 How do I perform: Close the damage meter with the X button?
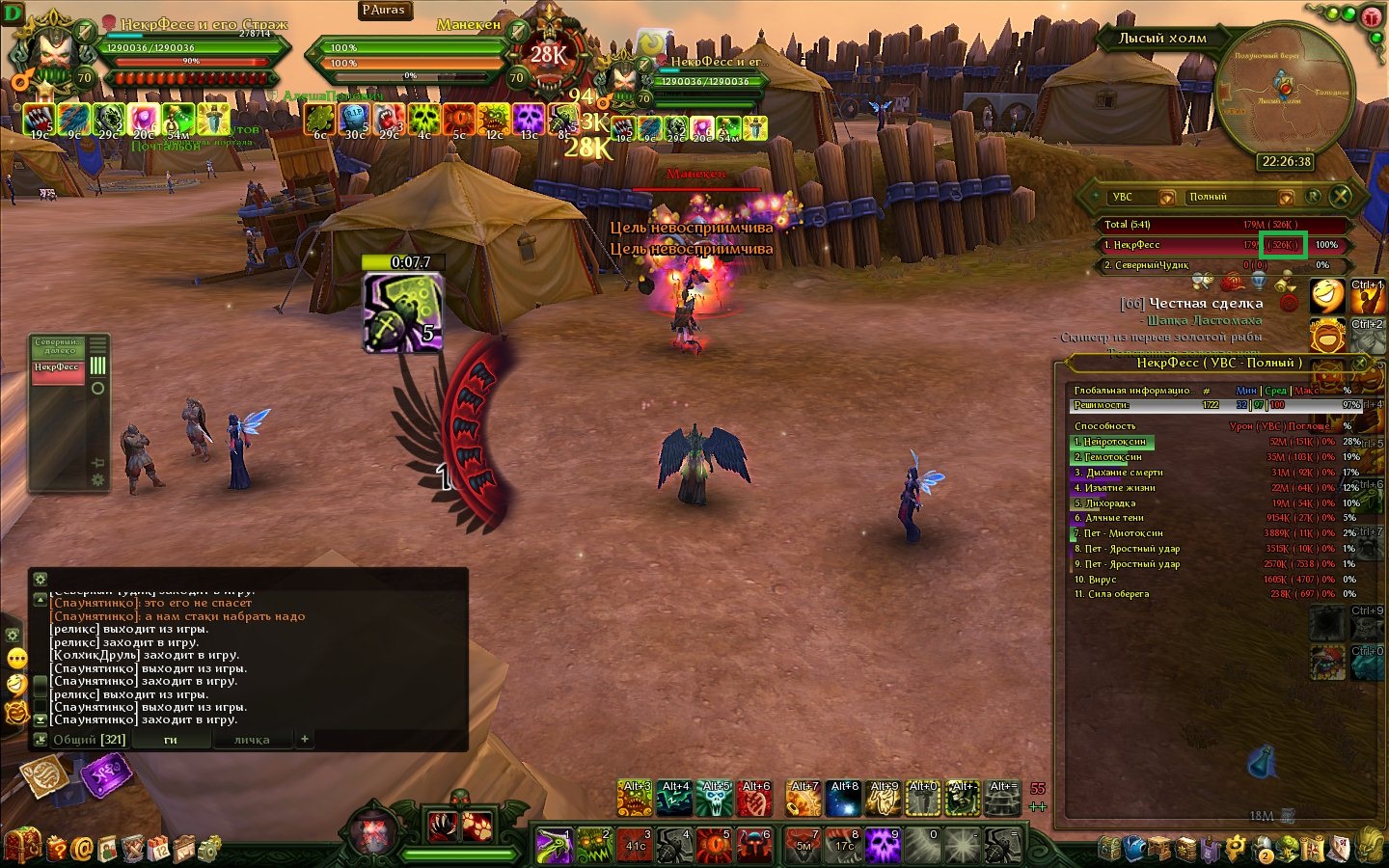click(1340, 197)
